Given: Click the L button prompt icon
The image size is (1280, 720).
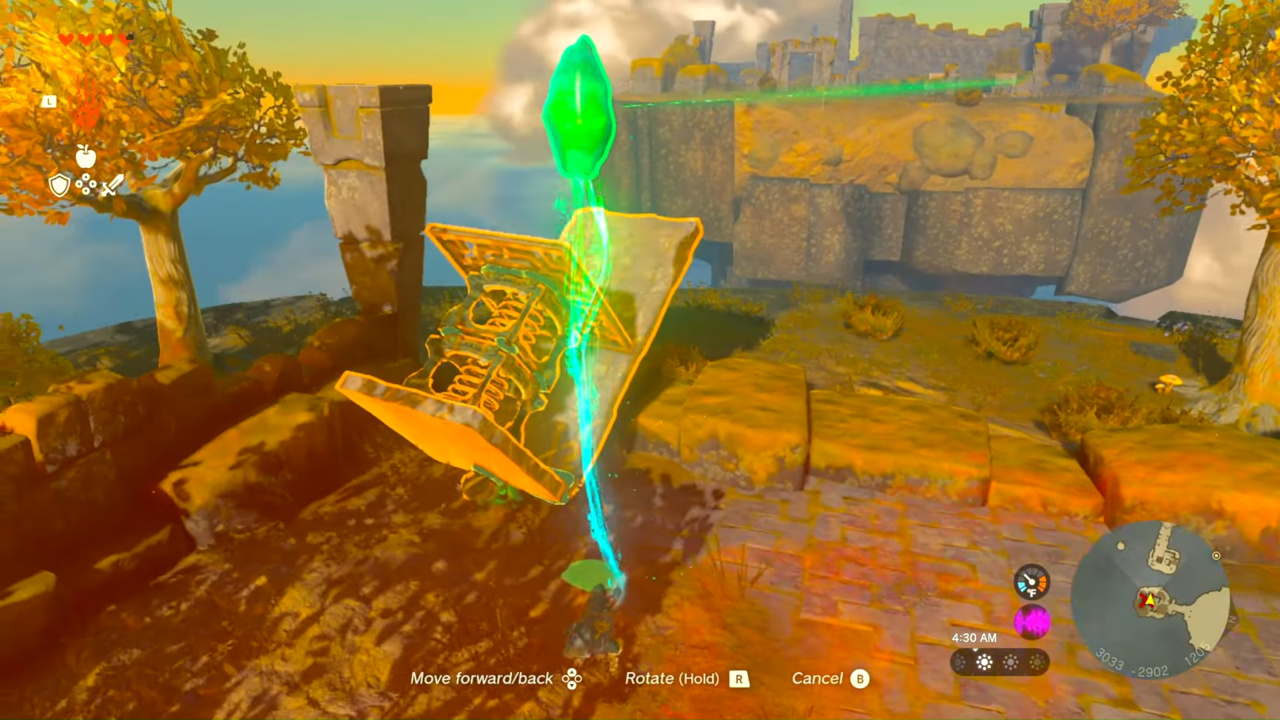Looking at the screenshot, I should [49, 101].
